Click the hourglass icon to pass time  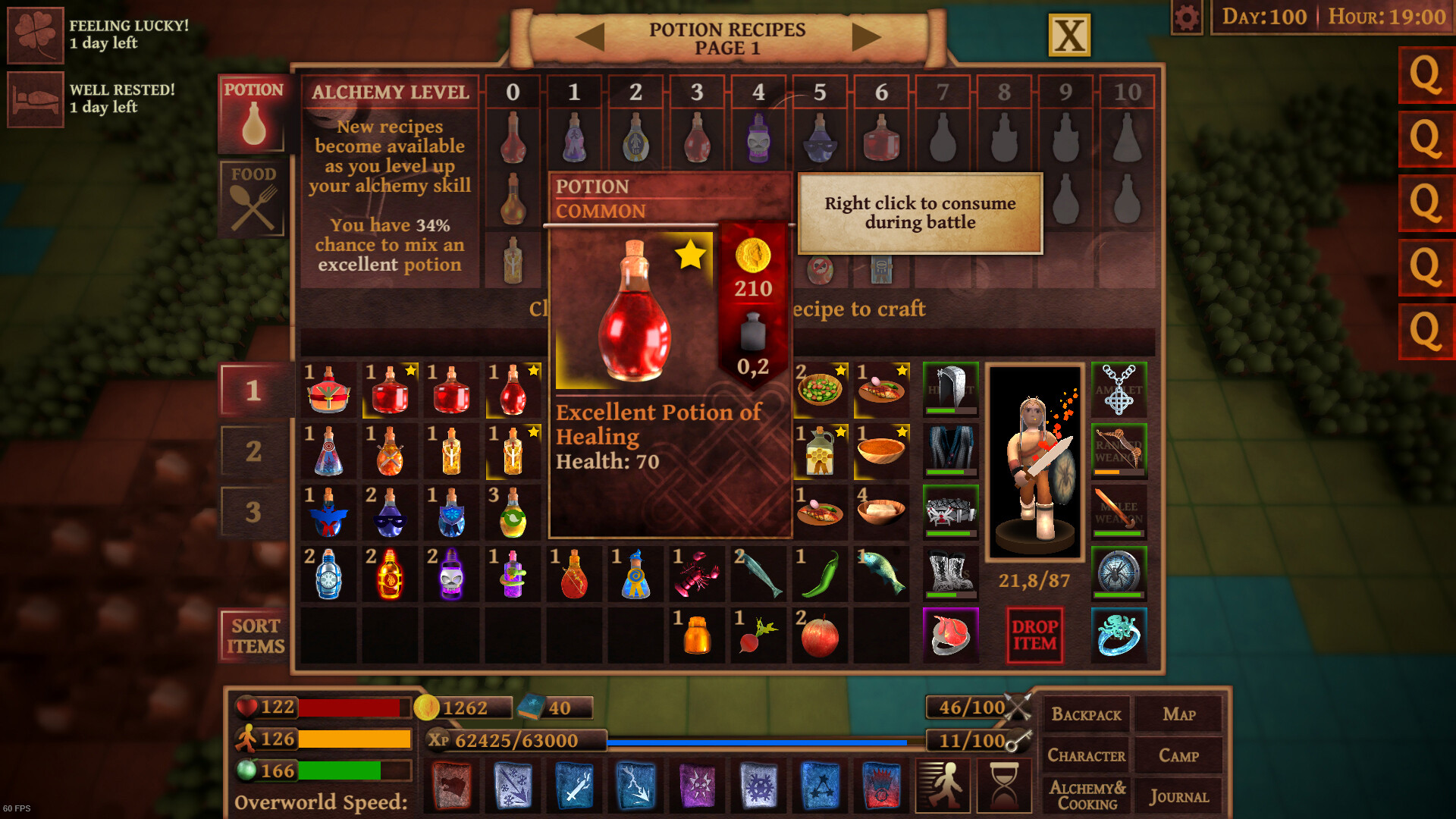pyautogui.click(x=1003, y=786)
